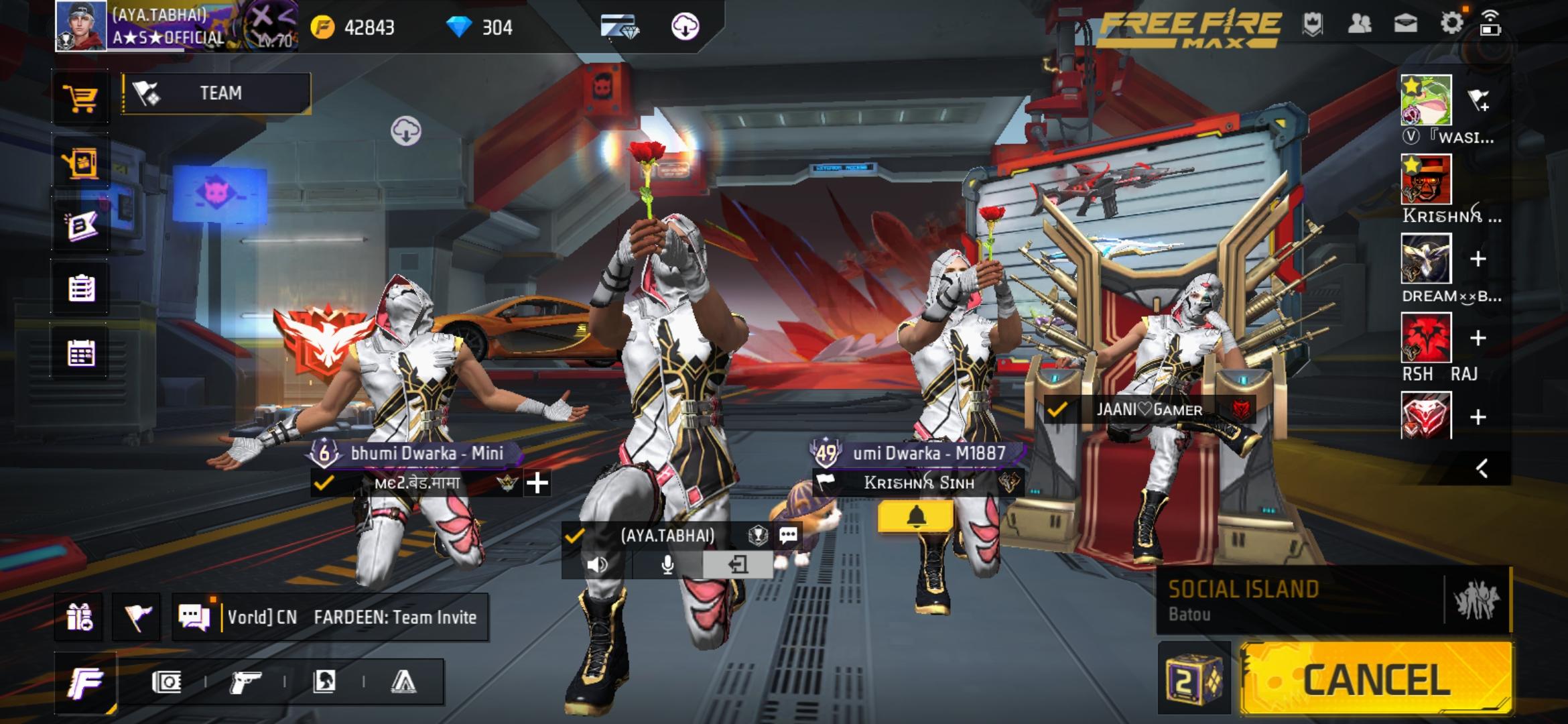The height and width of the screenshot is (724, 1568).
Task: Toggle the microphone under AYA.TABHAI
Action: coord(667,565)
